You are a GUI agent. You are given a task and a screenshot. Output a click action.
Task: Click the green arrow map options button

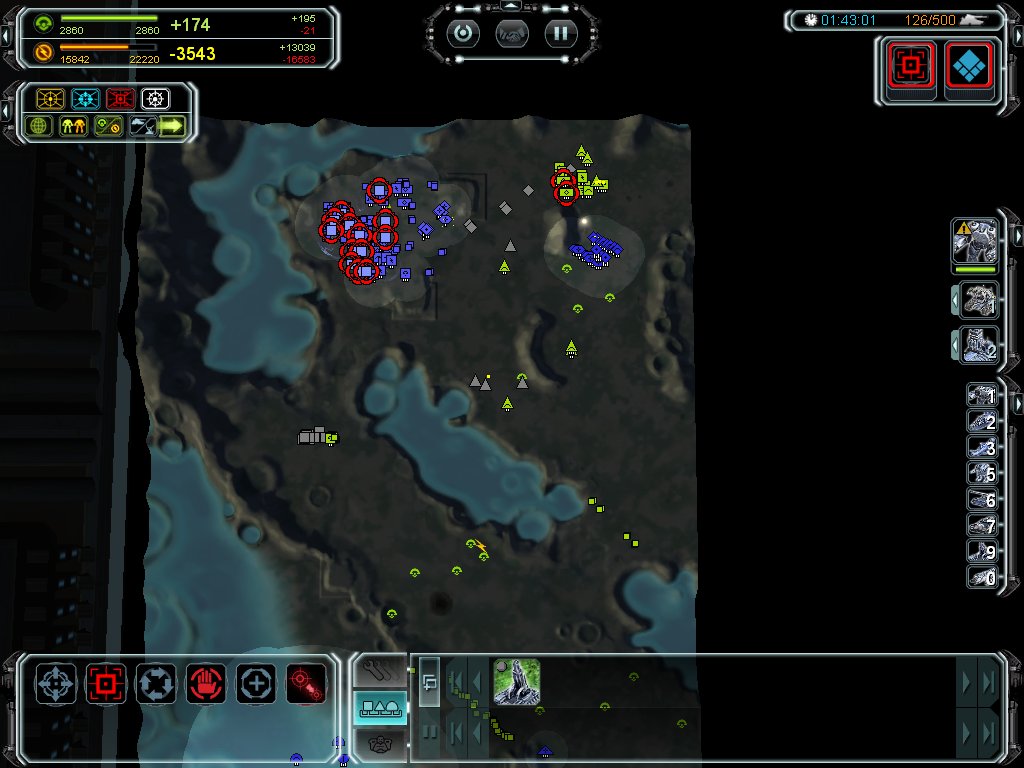(173, 126)
